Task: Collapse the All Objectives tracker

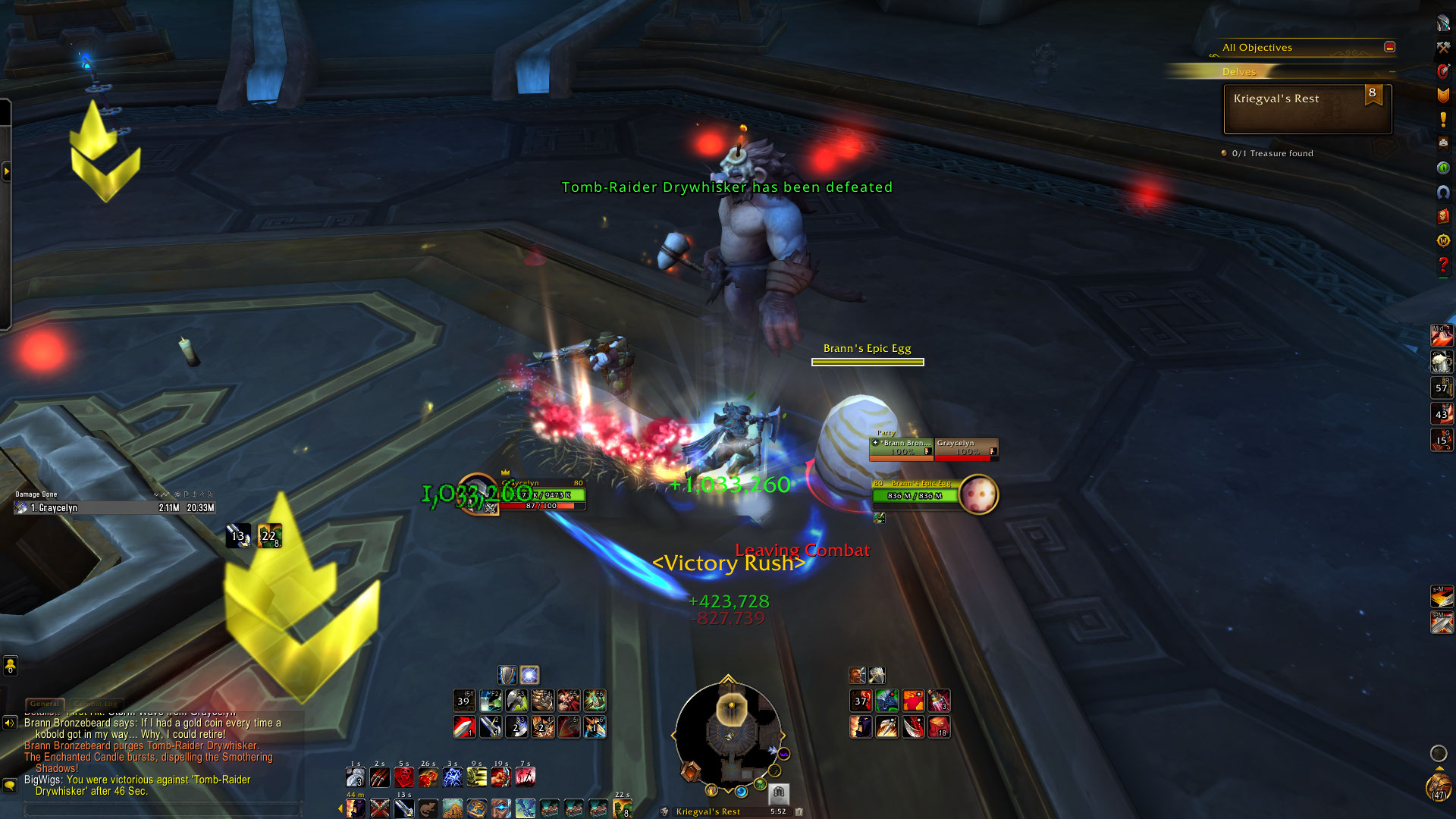Action: click(1389, 47)
